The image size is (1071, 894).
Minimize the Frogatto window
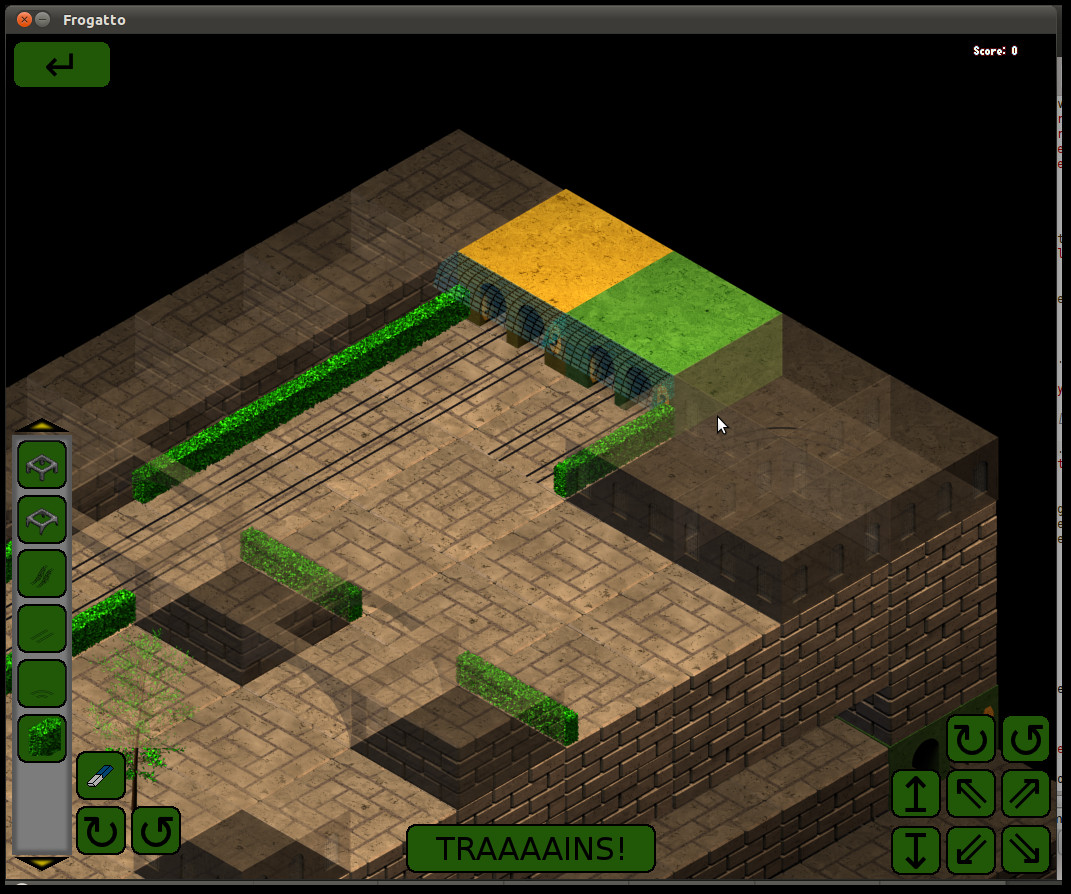coord(42,19)
